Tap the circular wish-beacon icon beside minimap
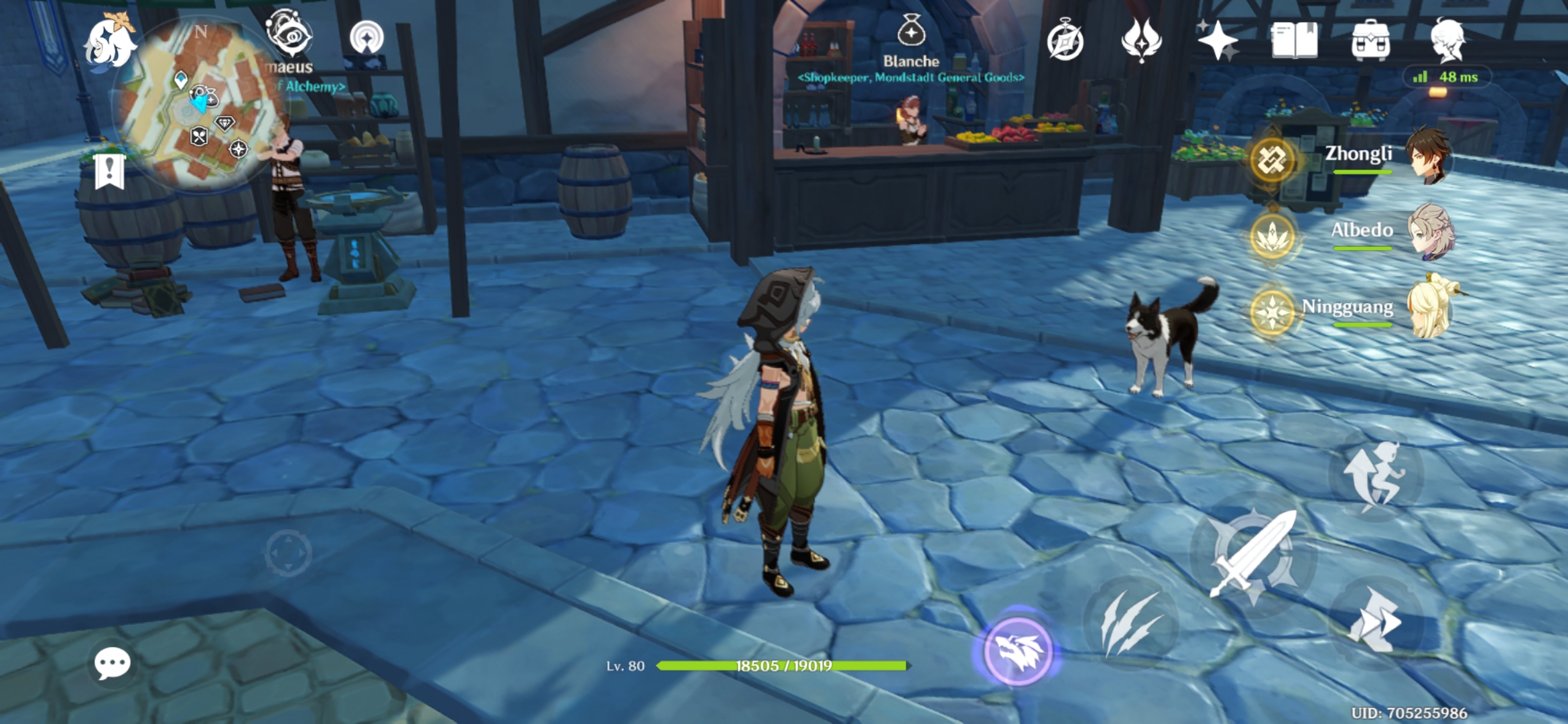This screenshot has width=1568, height=724. [367, 38]
